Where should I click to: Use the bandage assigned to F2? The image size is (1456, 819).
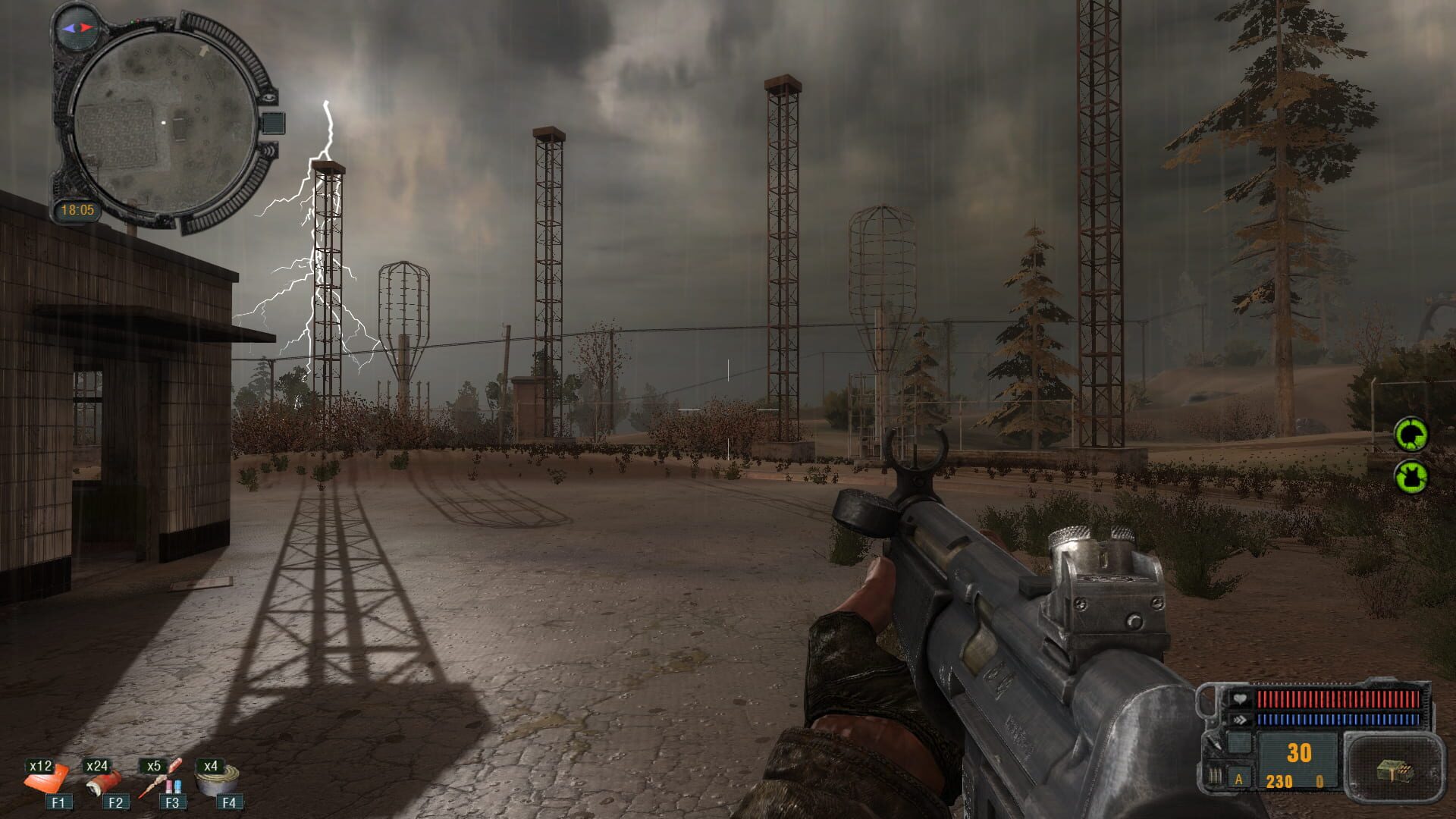tap(106, 783)
